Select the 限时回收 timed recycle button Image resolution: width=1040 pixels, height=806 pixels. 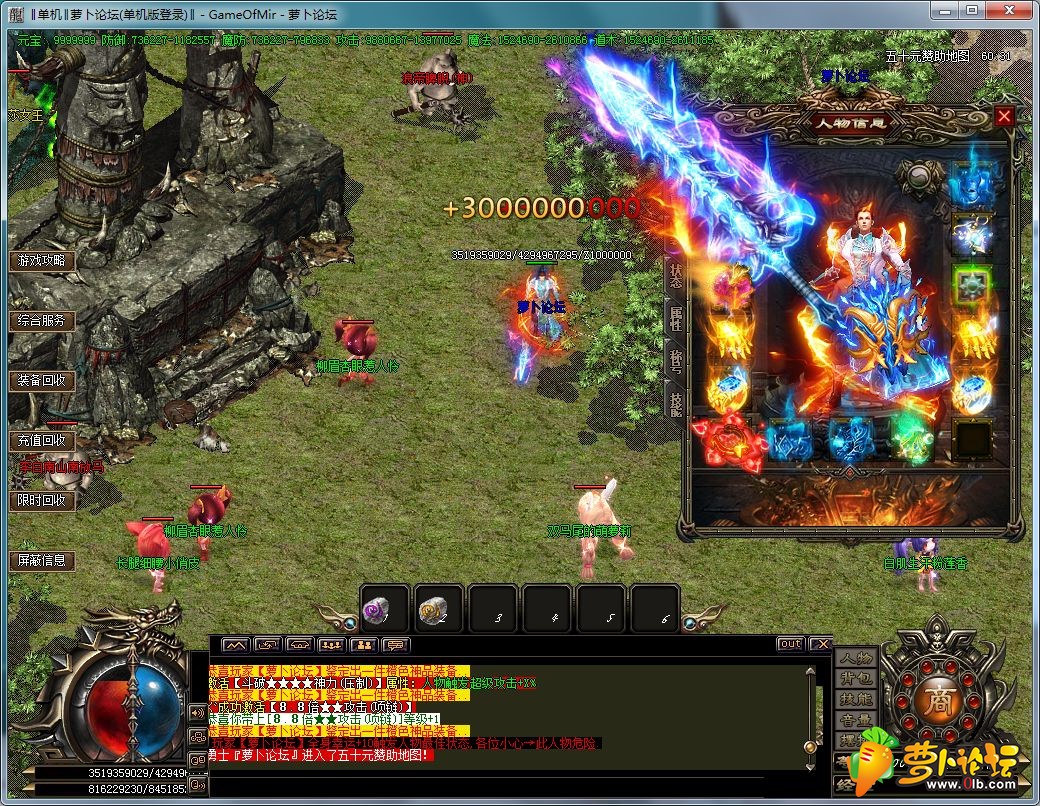click(x=42, y=500)
